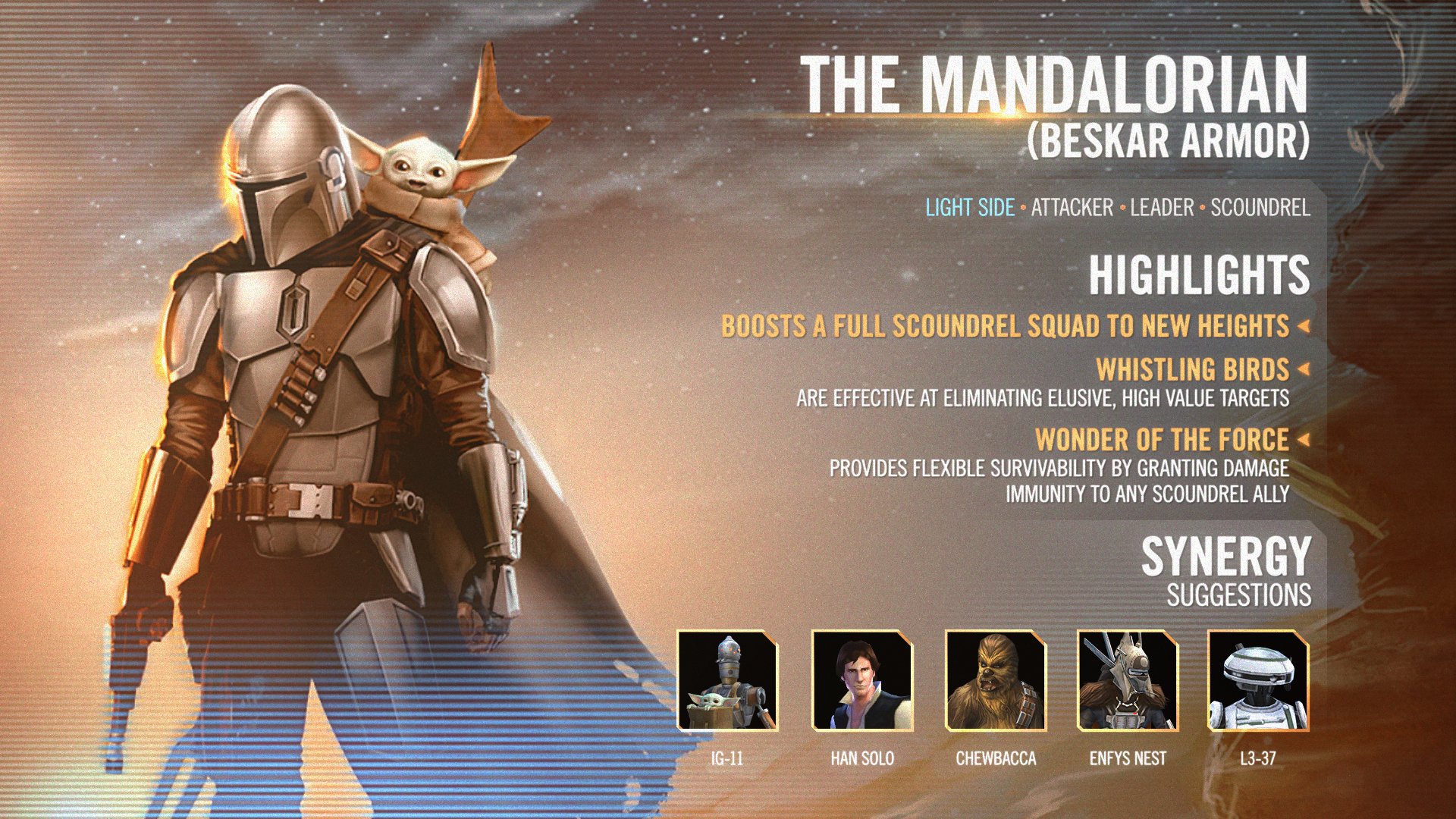1456x819 pixels.
Task: Open the Chewbacca synergy portrait
Action: click(996, 680)
